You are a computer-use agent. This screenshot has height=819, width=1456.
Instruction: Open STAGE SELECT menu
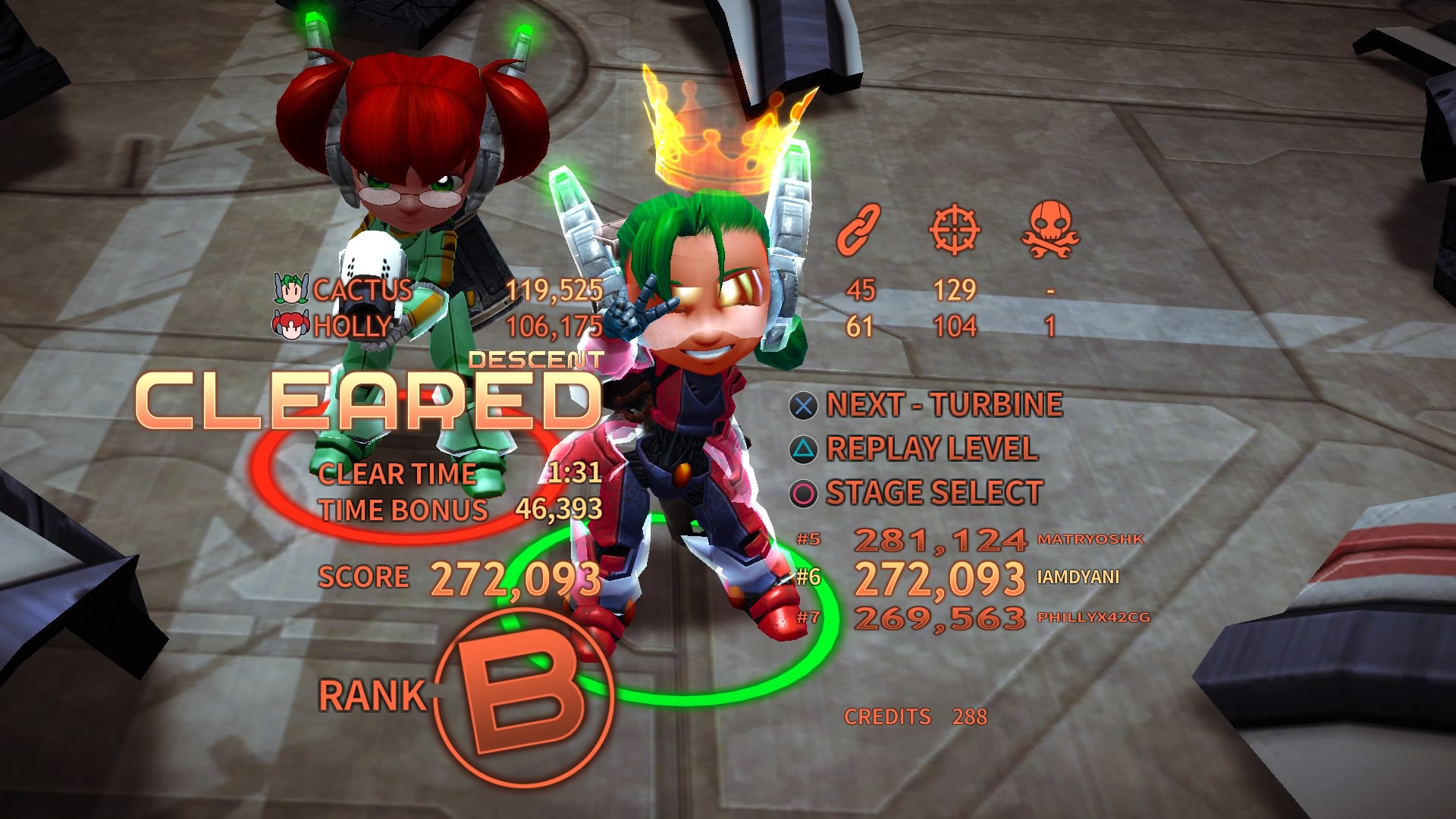point(933,492)
